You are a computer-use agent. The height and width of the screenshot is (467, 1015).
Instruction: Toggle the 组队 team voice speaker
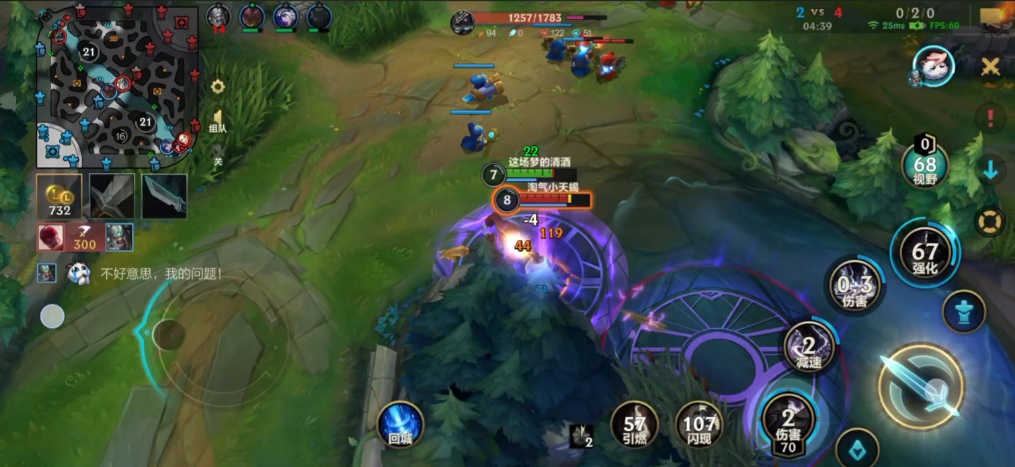point(218,119)
